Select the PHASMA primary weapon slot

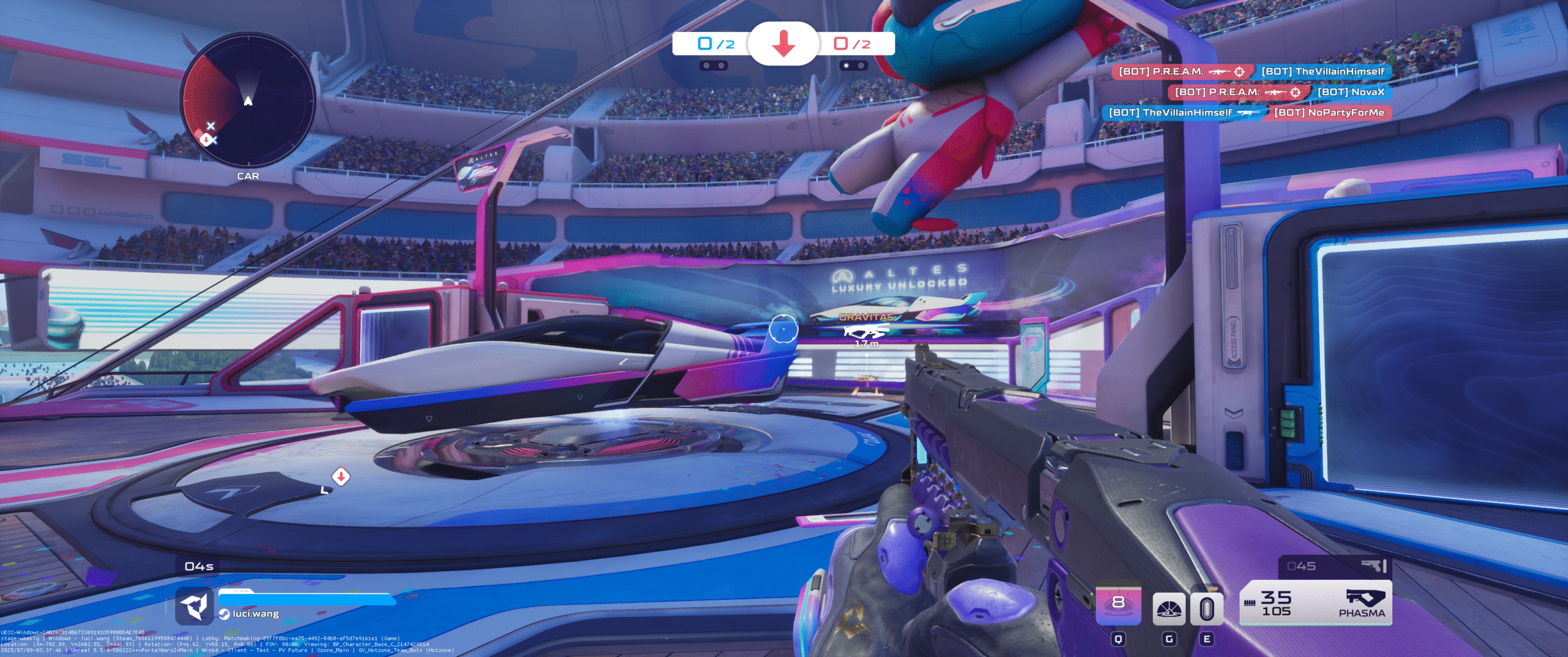point(1316,604)
